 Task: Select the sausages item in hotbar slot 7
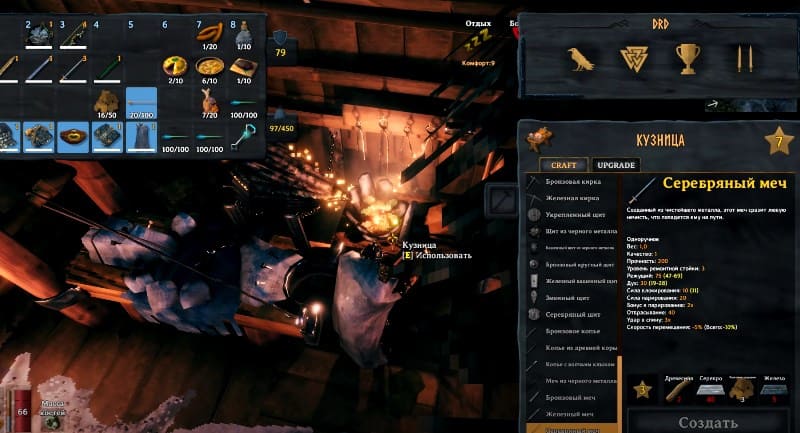click(x=210, y=34)
